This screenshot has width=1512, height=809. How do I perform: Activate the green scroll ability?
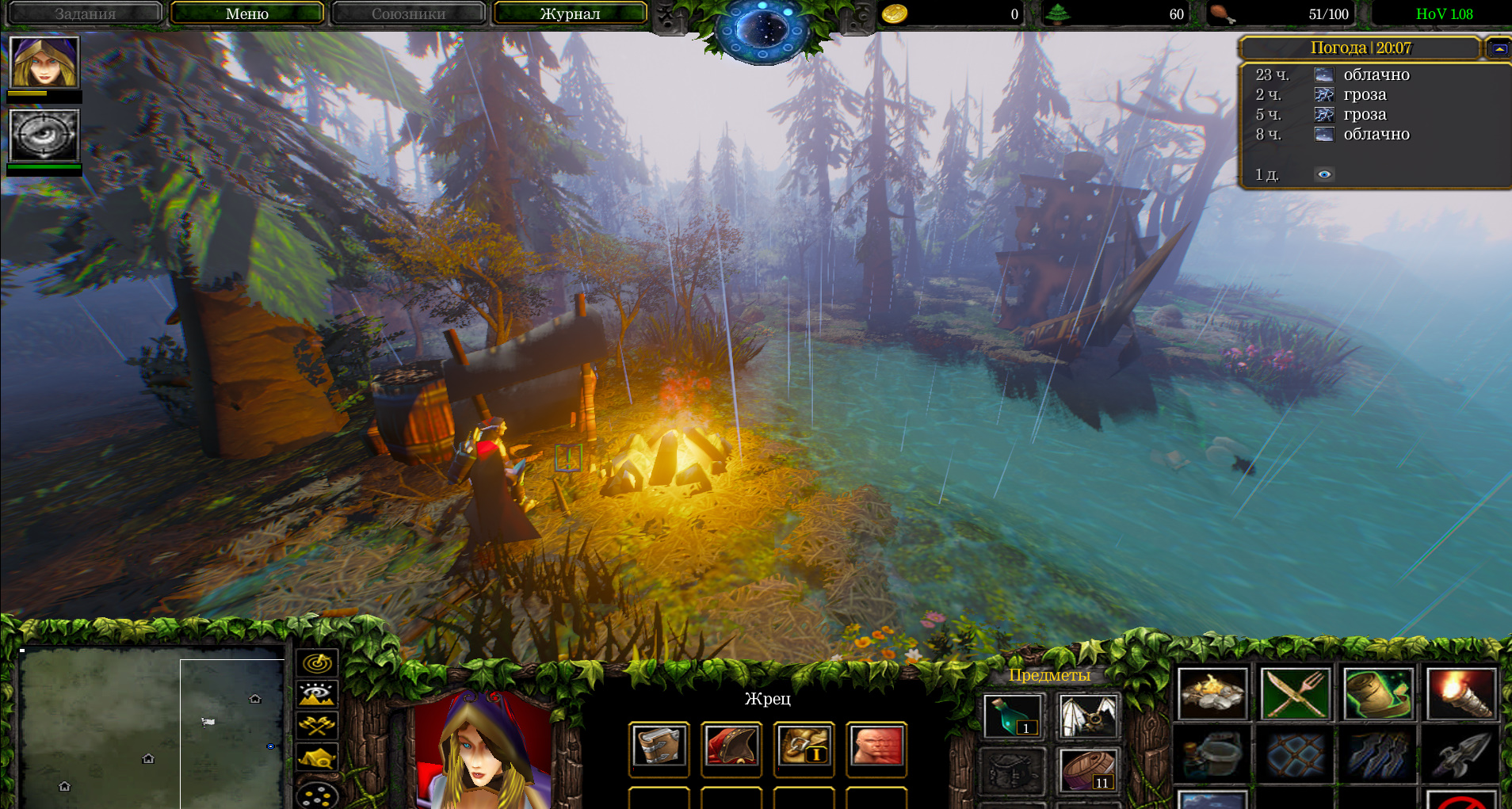1378,694
